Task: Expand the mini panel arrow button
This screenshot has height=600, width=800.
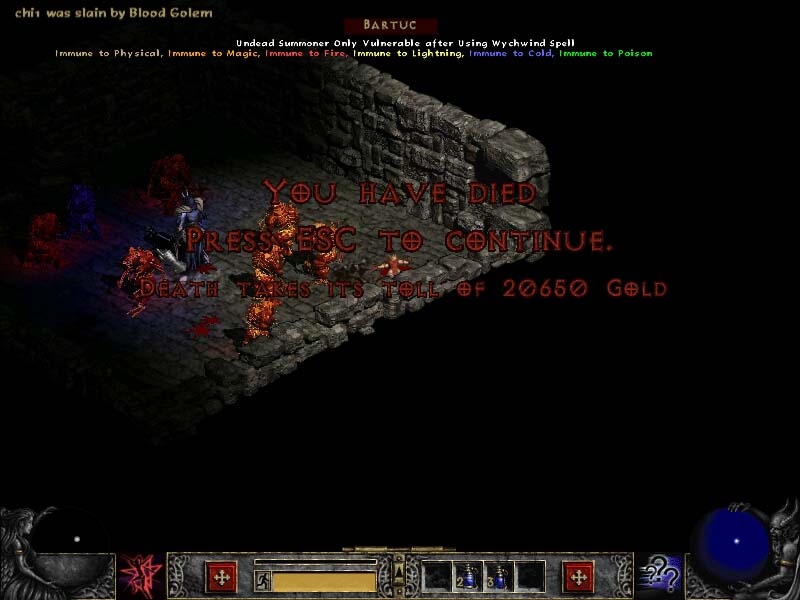Action: [x=399, y=570]
